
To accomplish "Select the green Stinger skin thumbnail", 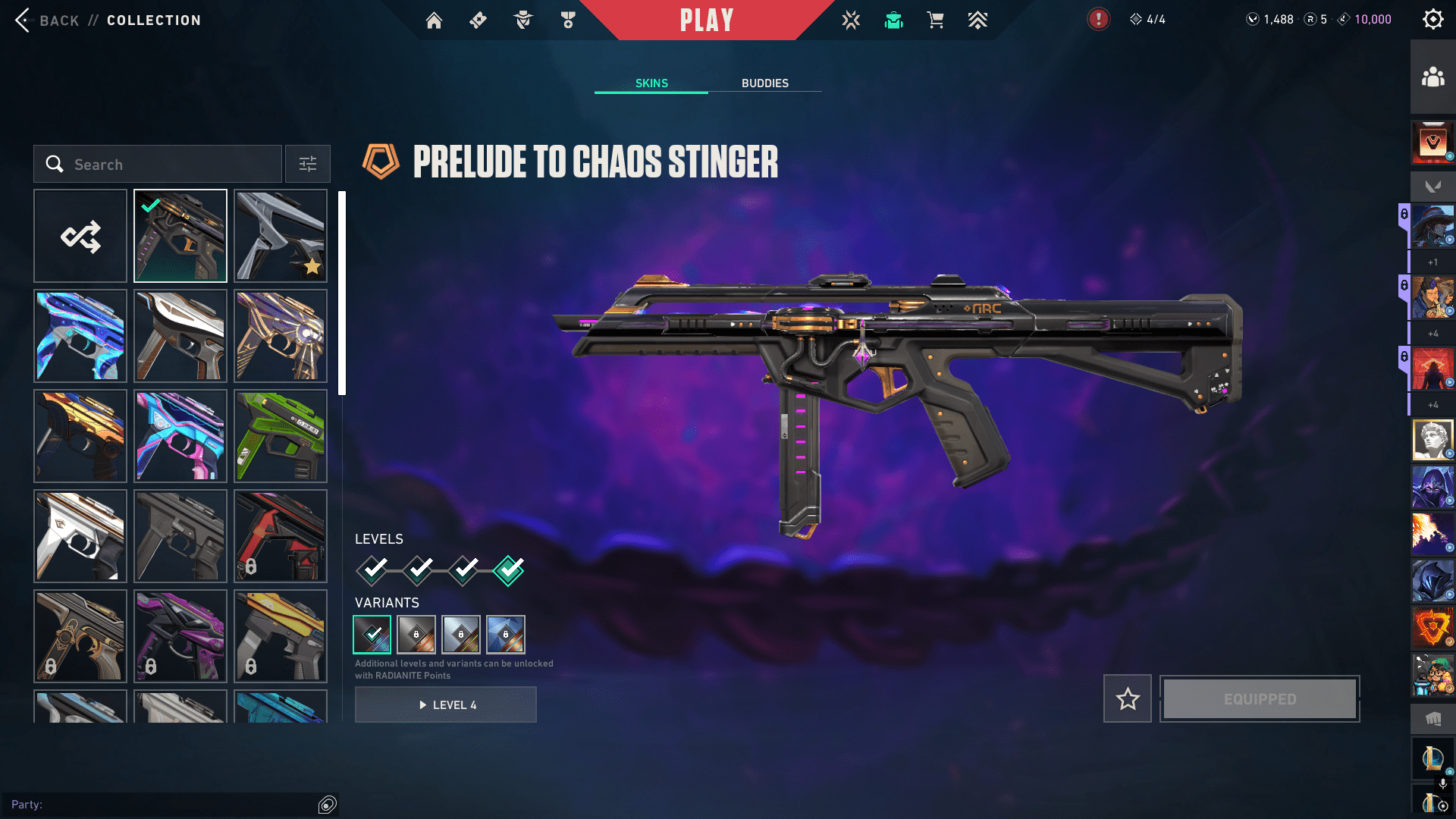I will pos(281,436).
